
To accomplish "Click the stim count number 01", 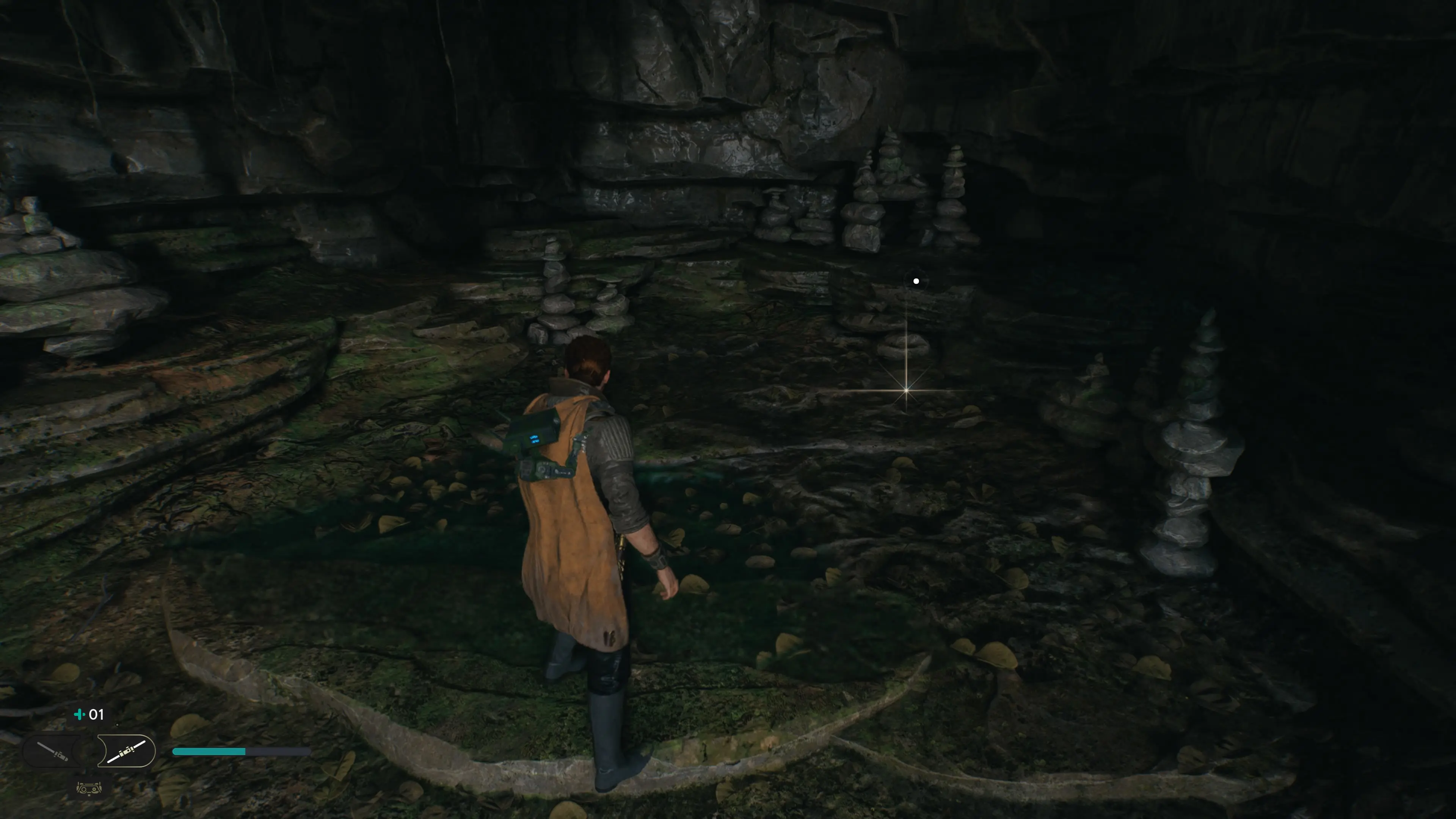I will tap(97, 714).
